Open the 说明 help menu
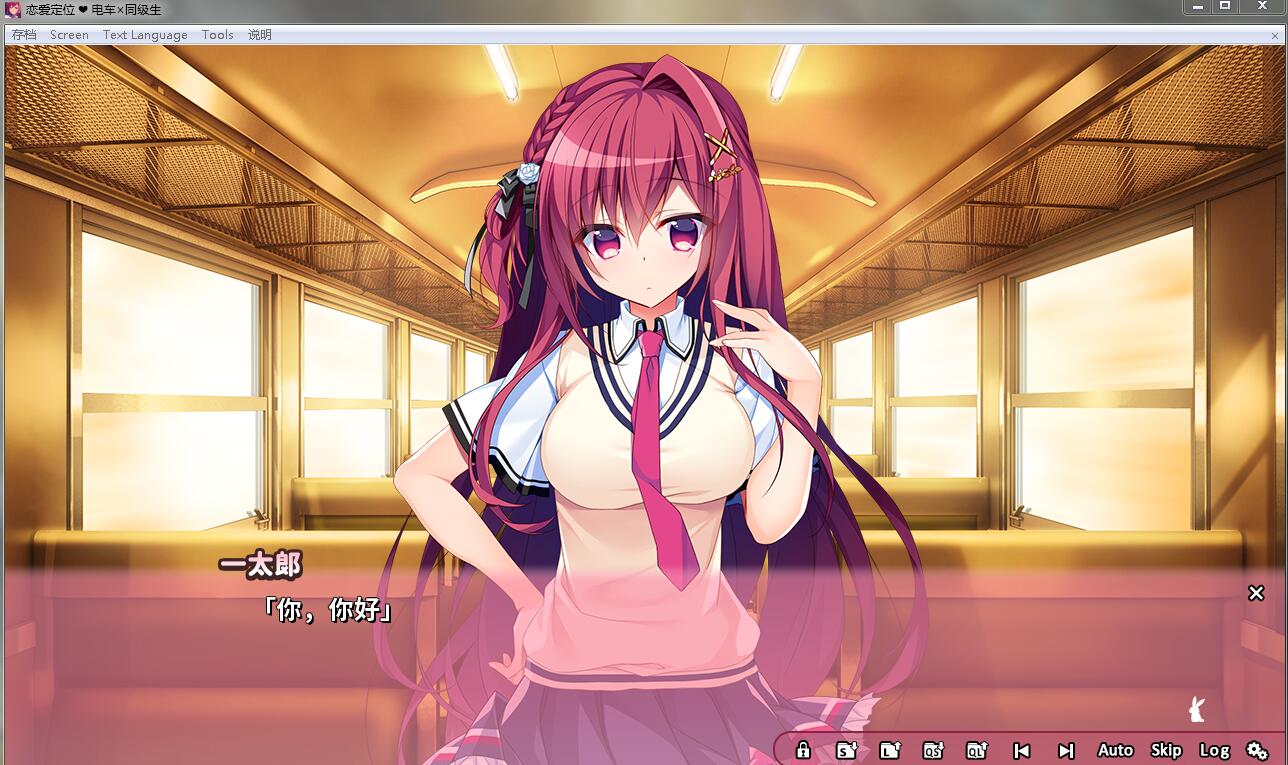Image resolution: width=1288 pixels, height=765 pixels. 260,35
